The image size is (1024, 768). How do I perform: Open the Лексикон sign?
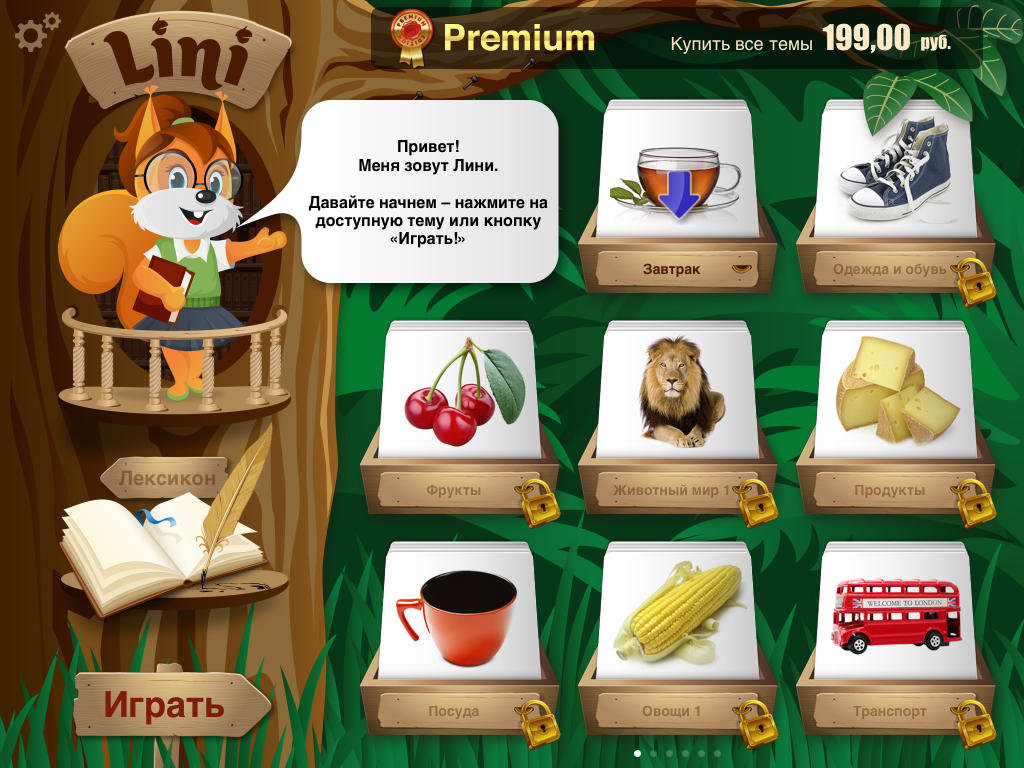(x=166, y=478)
